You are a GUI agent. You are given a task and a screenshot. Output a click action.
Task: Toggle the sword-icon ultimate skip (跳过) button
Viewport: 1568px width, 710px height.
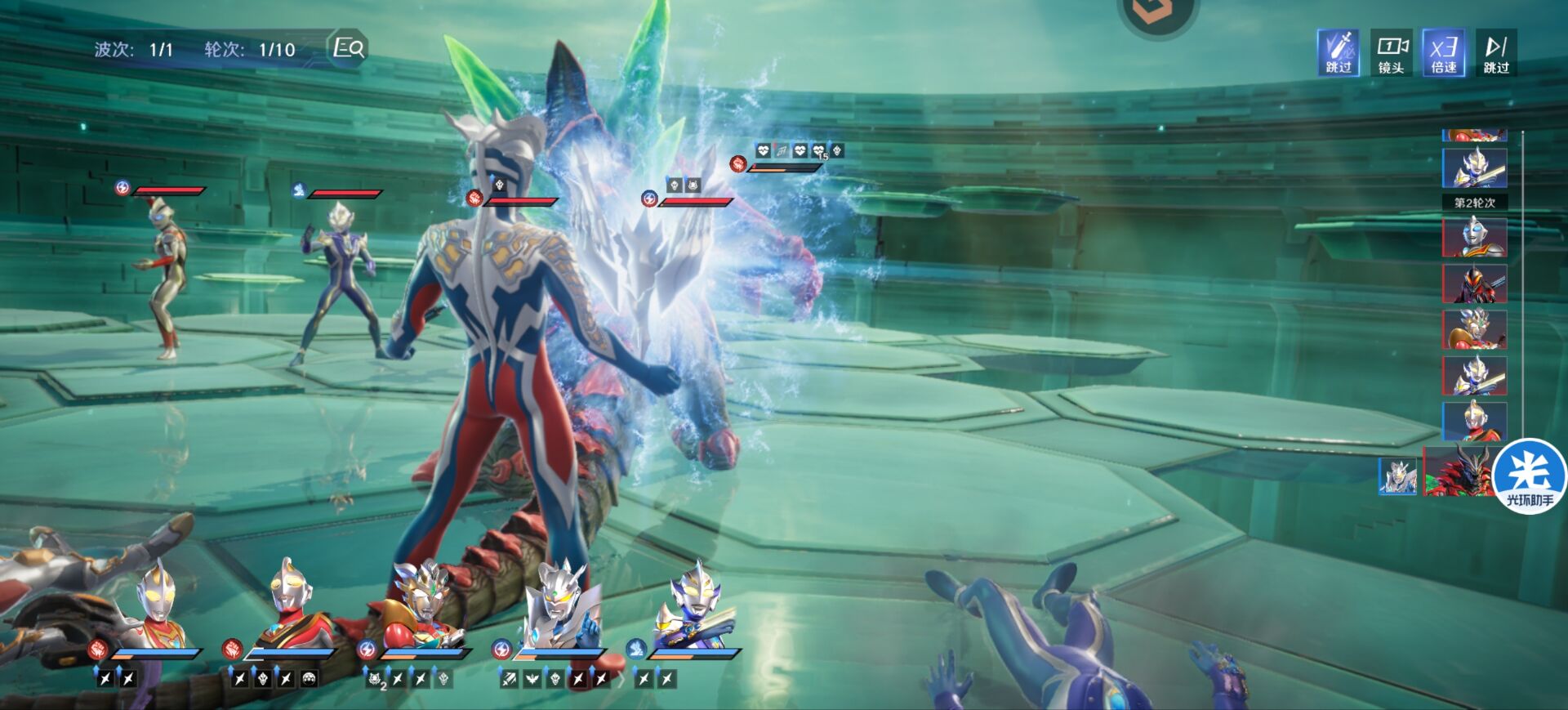click(x=1338, y=53)
